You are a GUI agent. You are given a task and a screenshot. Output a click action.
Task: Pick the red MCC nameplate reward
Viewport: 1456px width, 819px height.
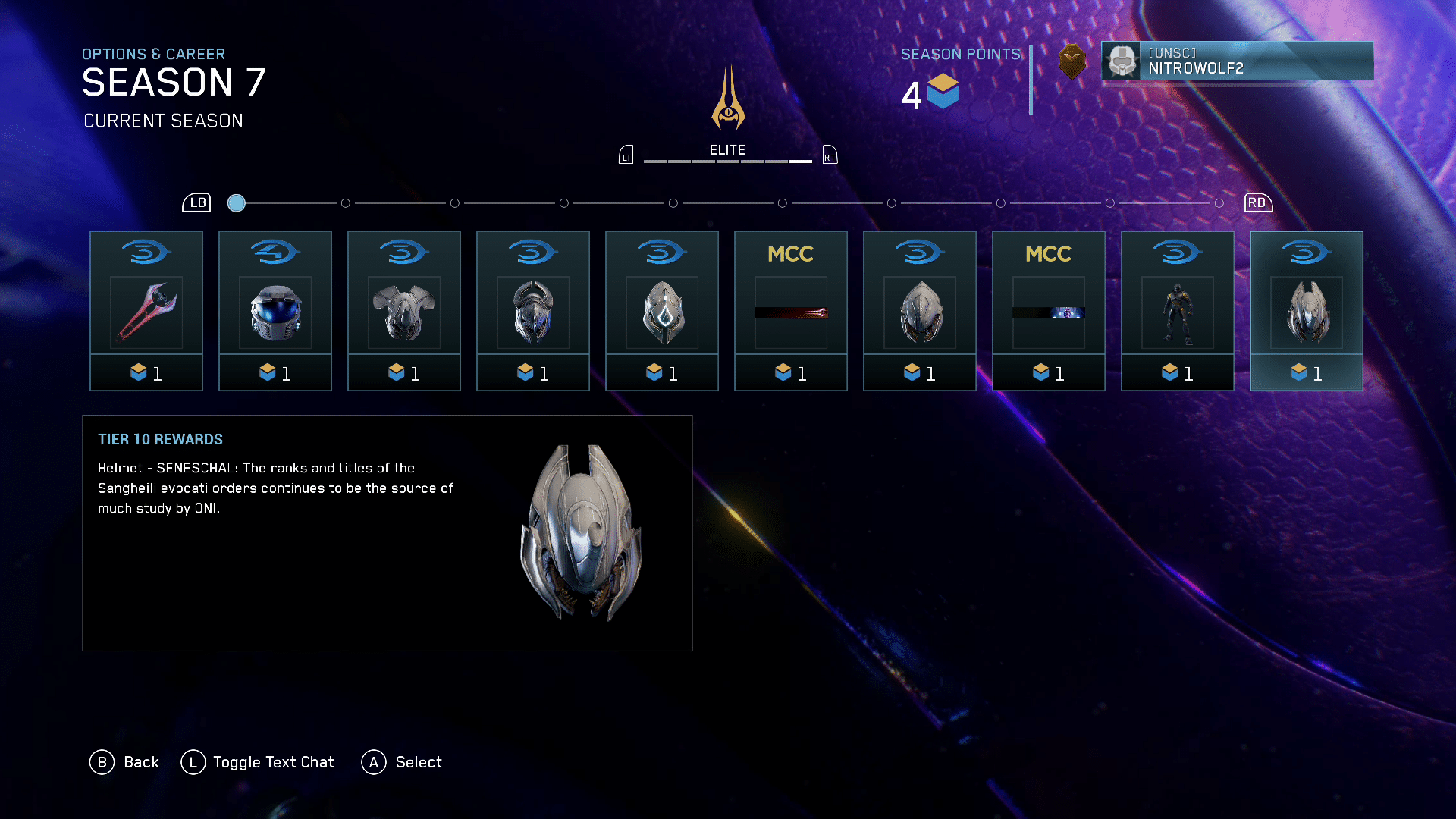(791, 311)
